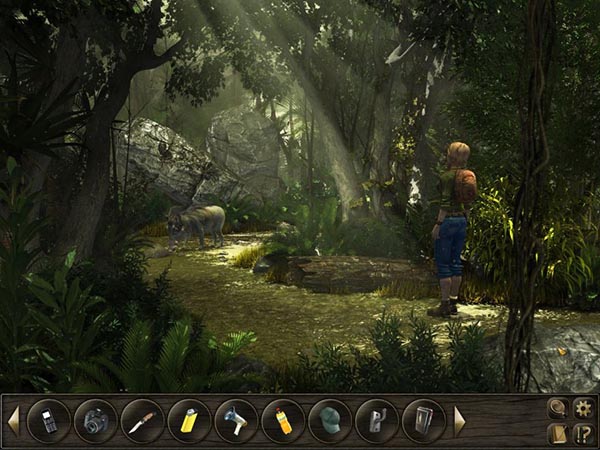Click the hint question mark button
Screen dimensions: 600x450
pyautogui.click(x=583, y=433)
